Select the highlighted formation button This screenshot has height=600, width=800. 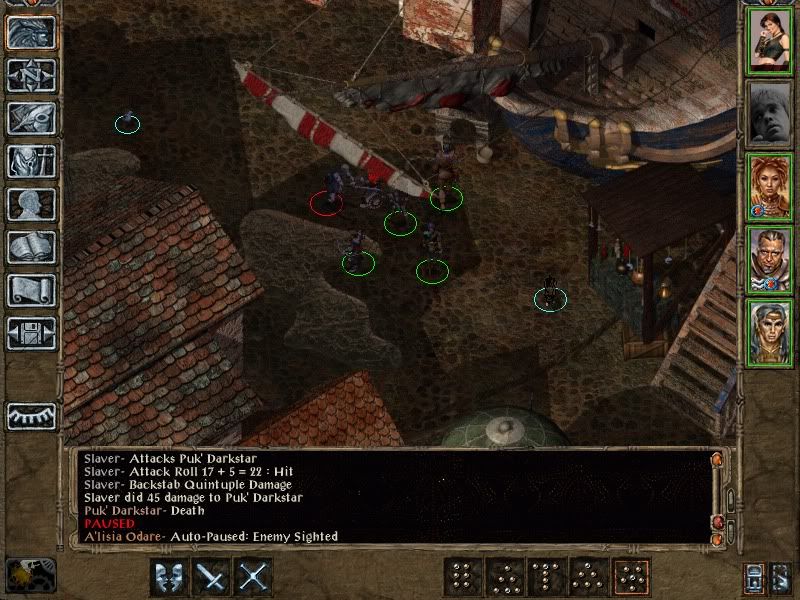tap(630, 576)
